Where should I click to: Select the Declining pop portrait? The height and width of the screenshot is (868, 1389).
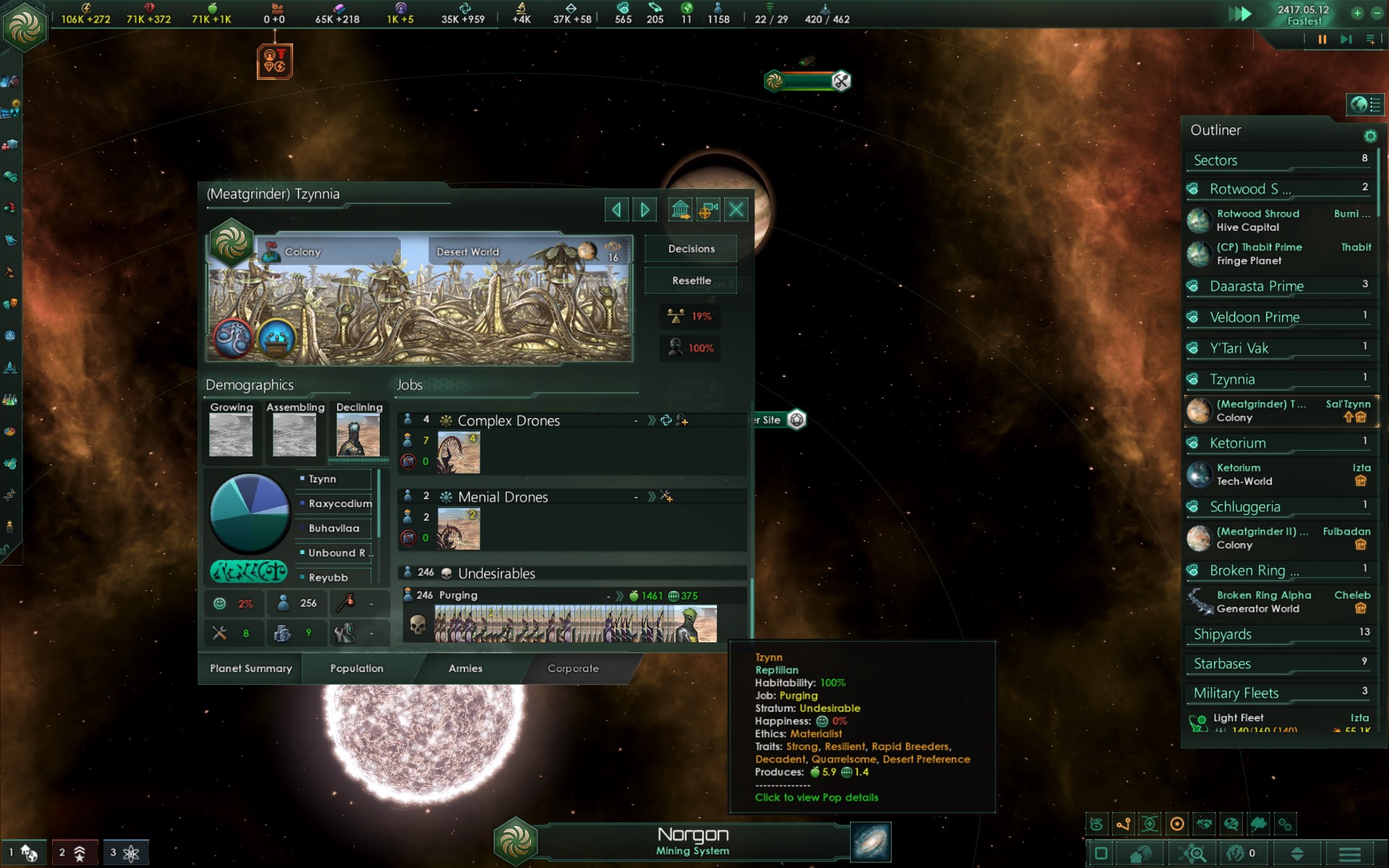pos(358,434)
